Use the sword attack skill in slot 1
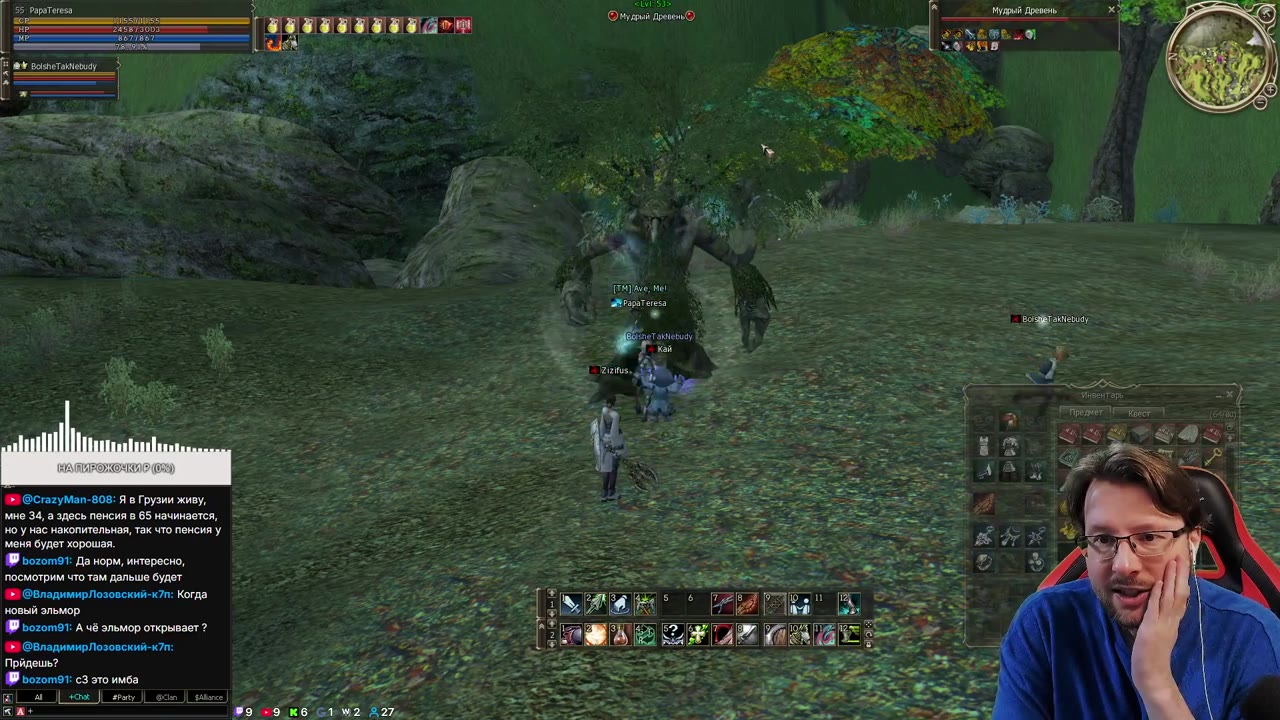Screen dimensions: 1280x720 coord(571,603)
